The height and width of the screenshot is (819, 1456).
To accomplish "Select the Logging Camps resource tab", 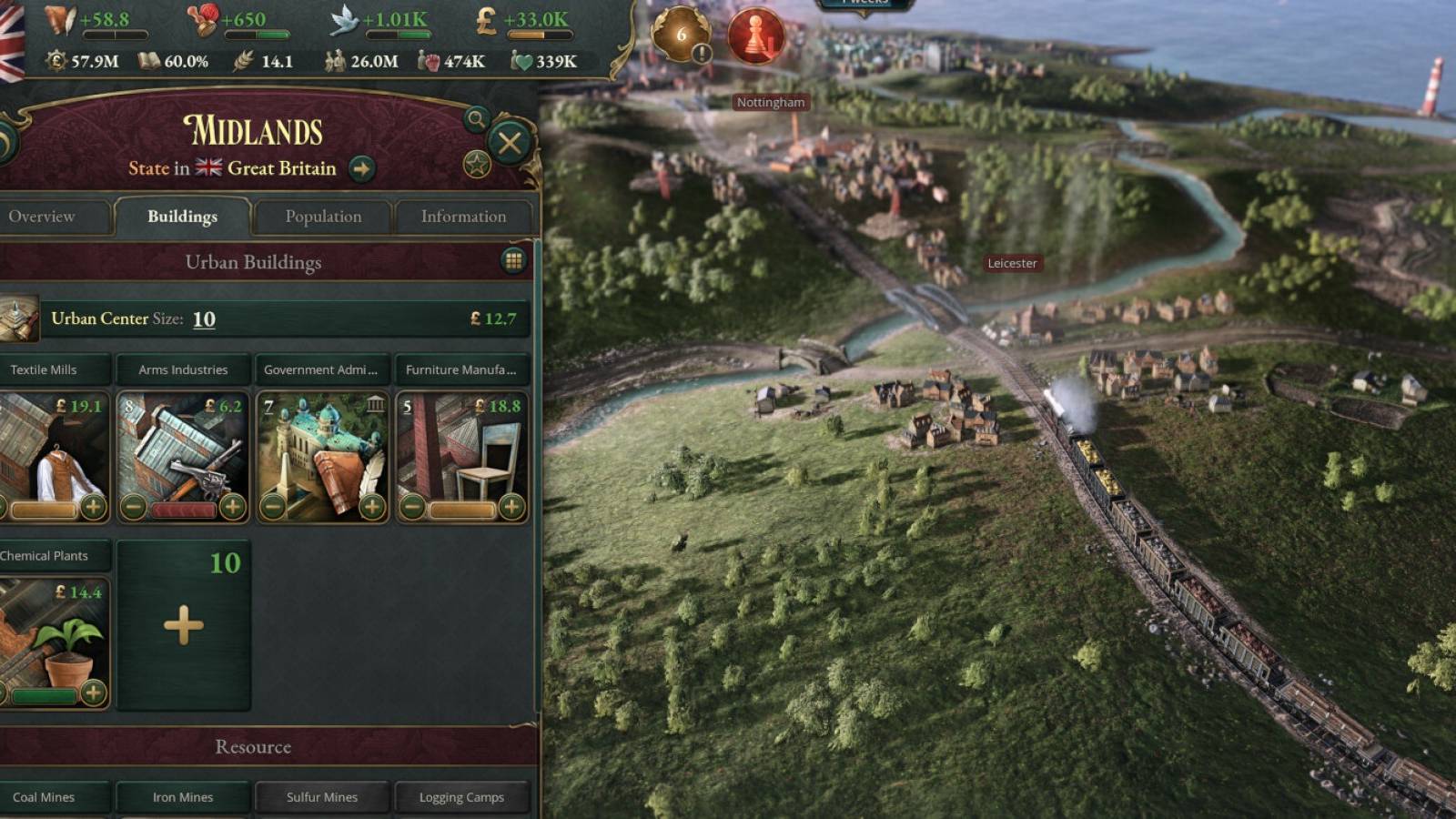I will pyautogui.click(x=460, y=797).
